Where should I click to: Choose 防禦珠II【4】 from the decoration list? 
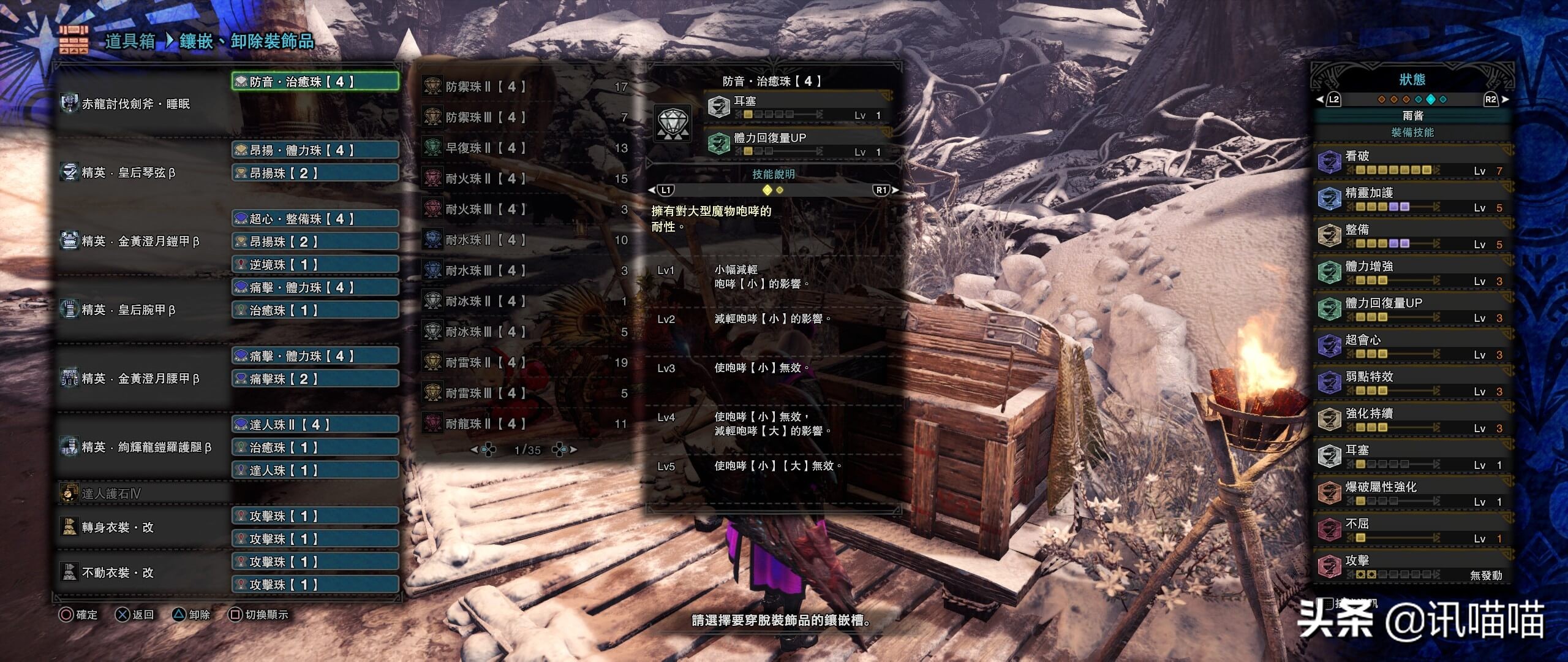pyautogui.click(x=526, y=86)
